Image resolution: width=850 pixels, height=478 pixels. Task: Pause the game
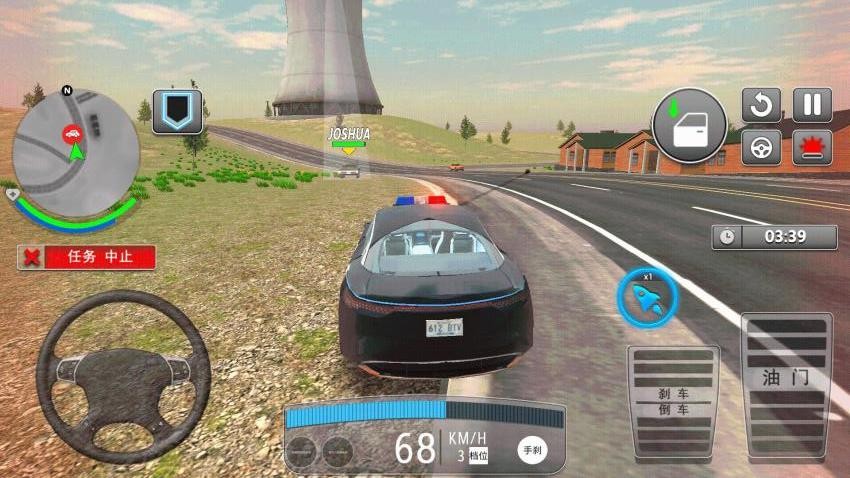point(812,105)
